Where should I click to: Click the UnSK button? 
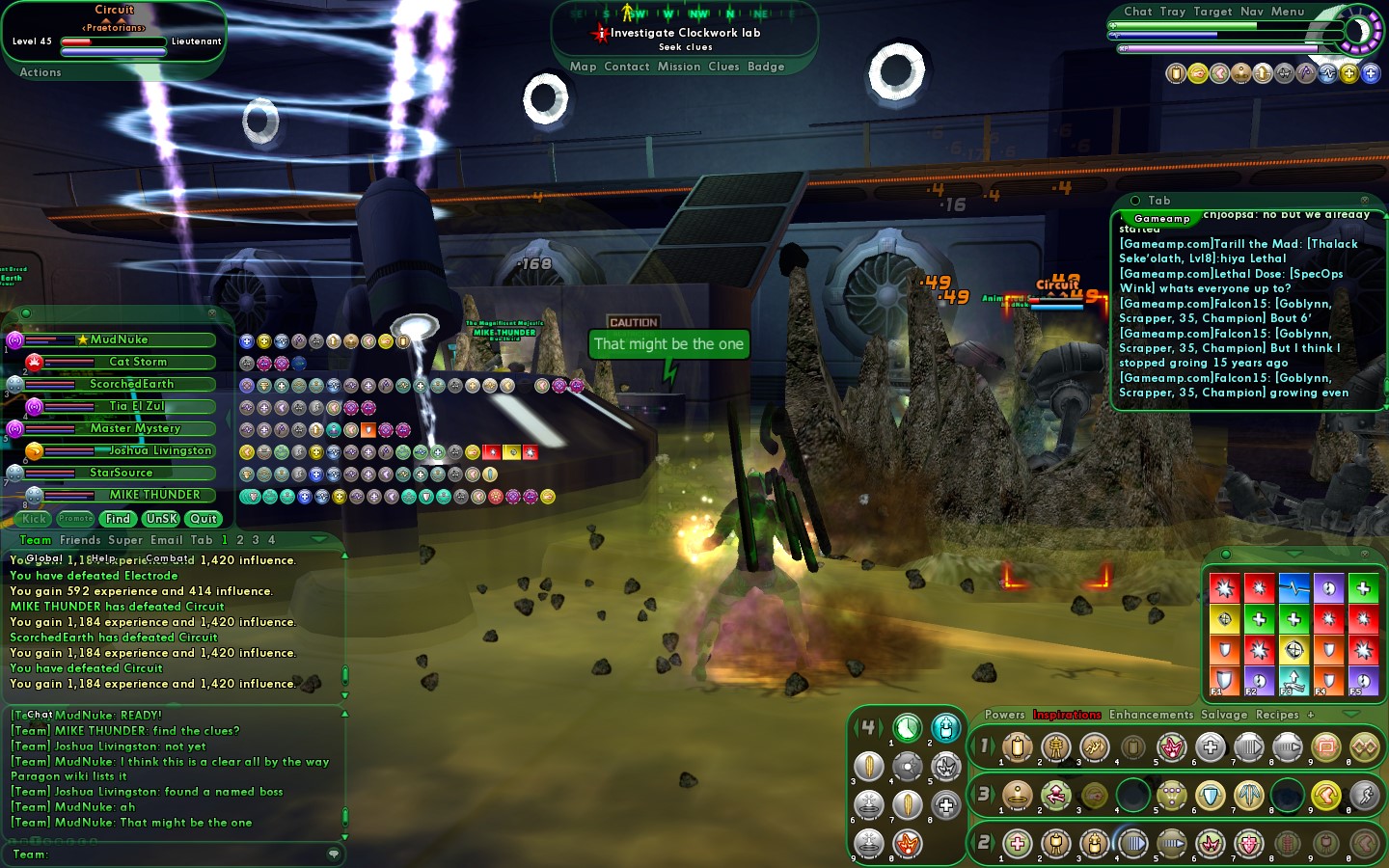[x=161, y=519]
